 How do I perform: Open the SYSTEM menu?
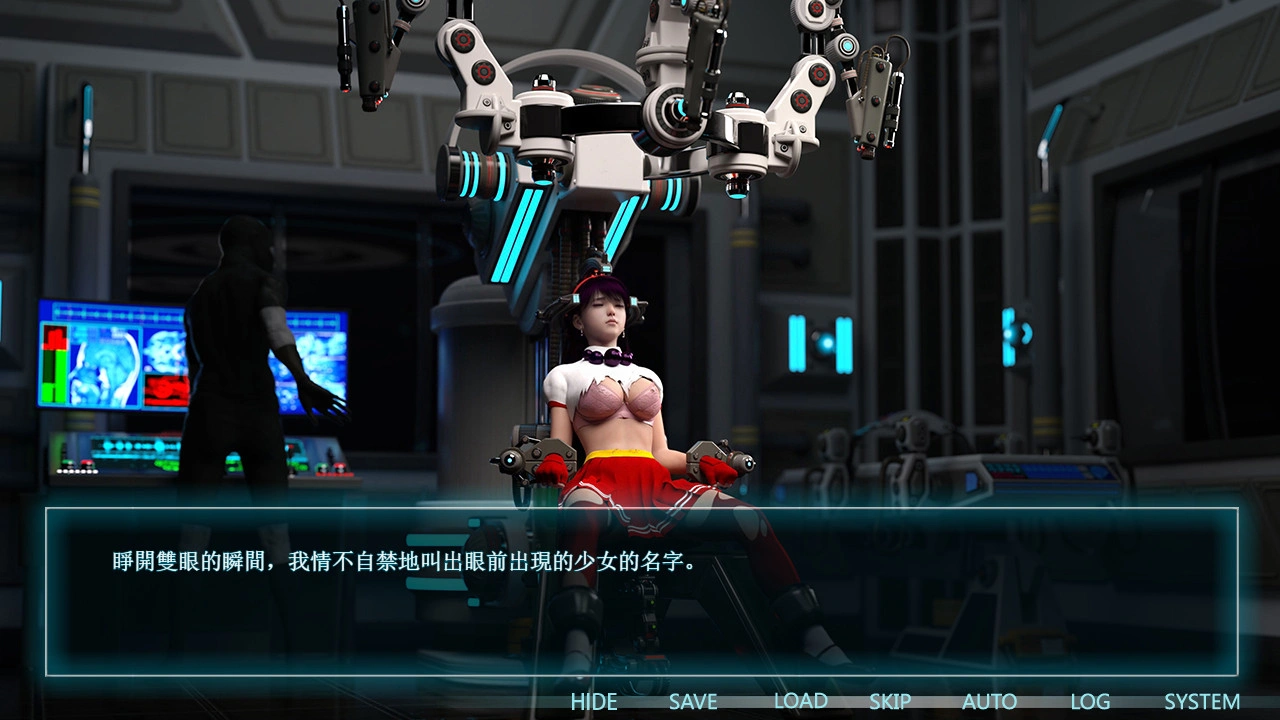[x=1202, y=702]
